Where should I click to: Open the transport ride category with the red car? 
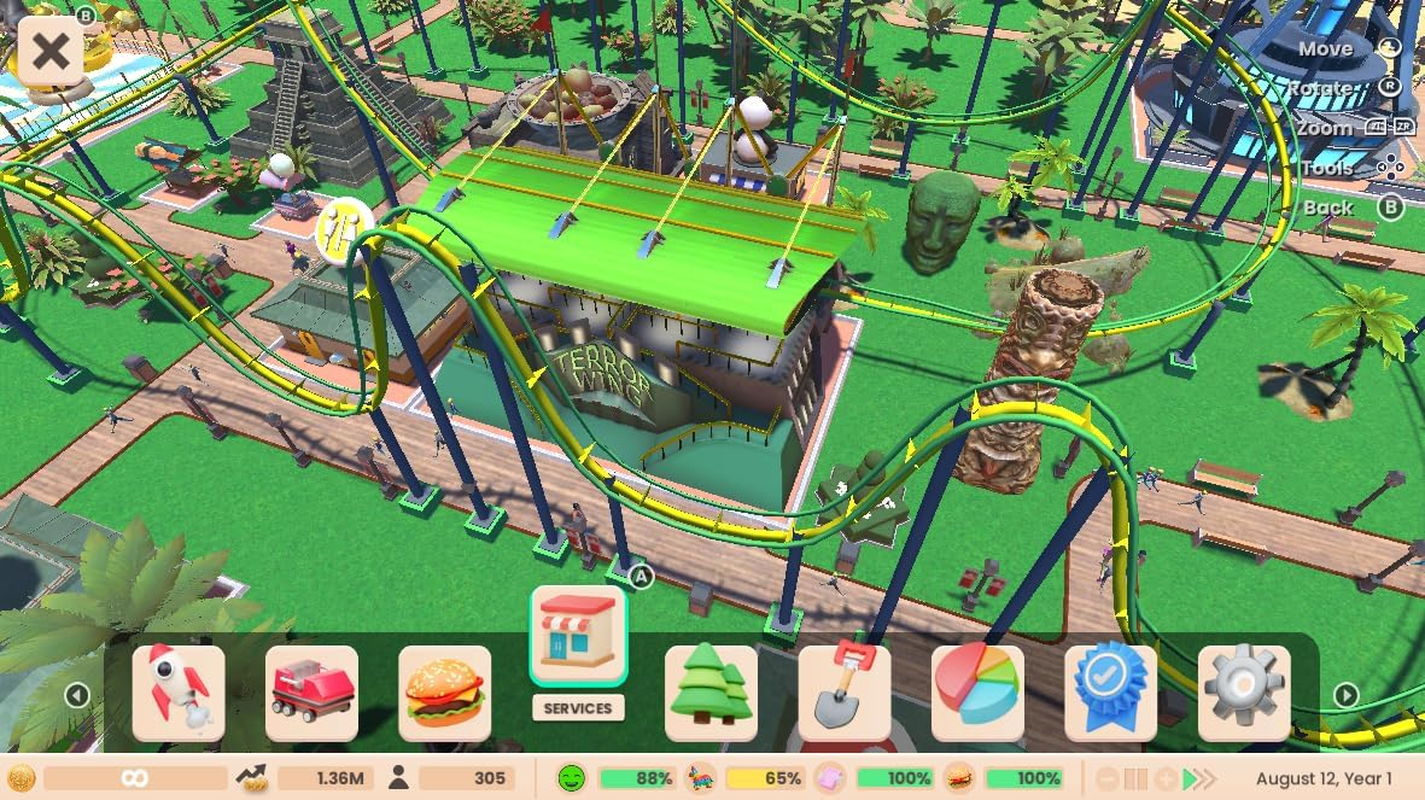pos(312,687)
